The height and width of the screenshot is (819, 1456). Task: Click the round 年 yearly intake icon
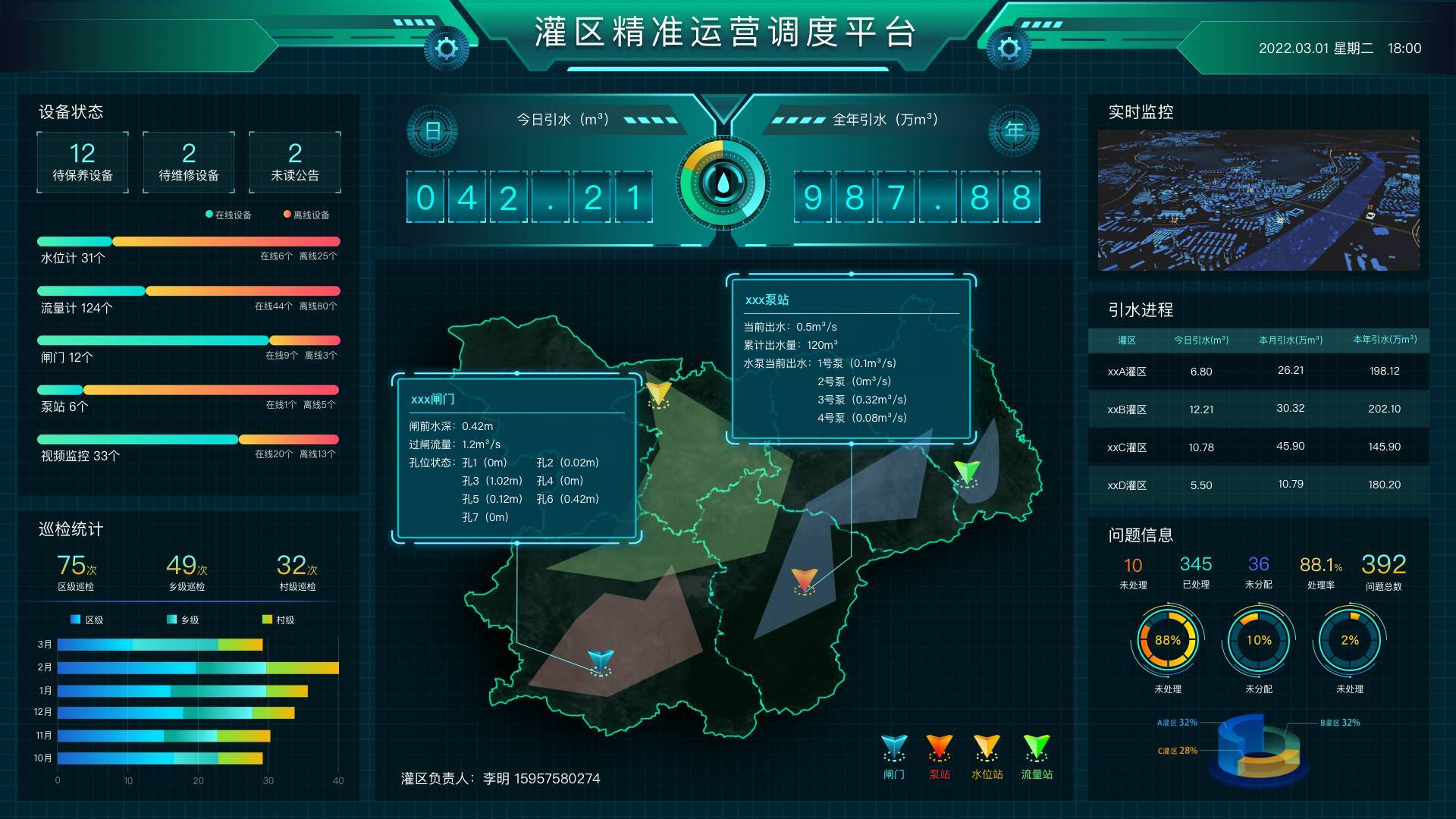tap(1014, 130)
